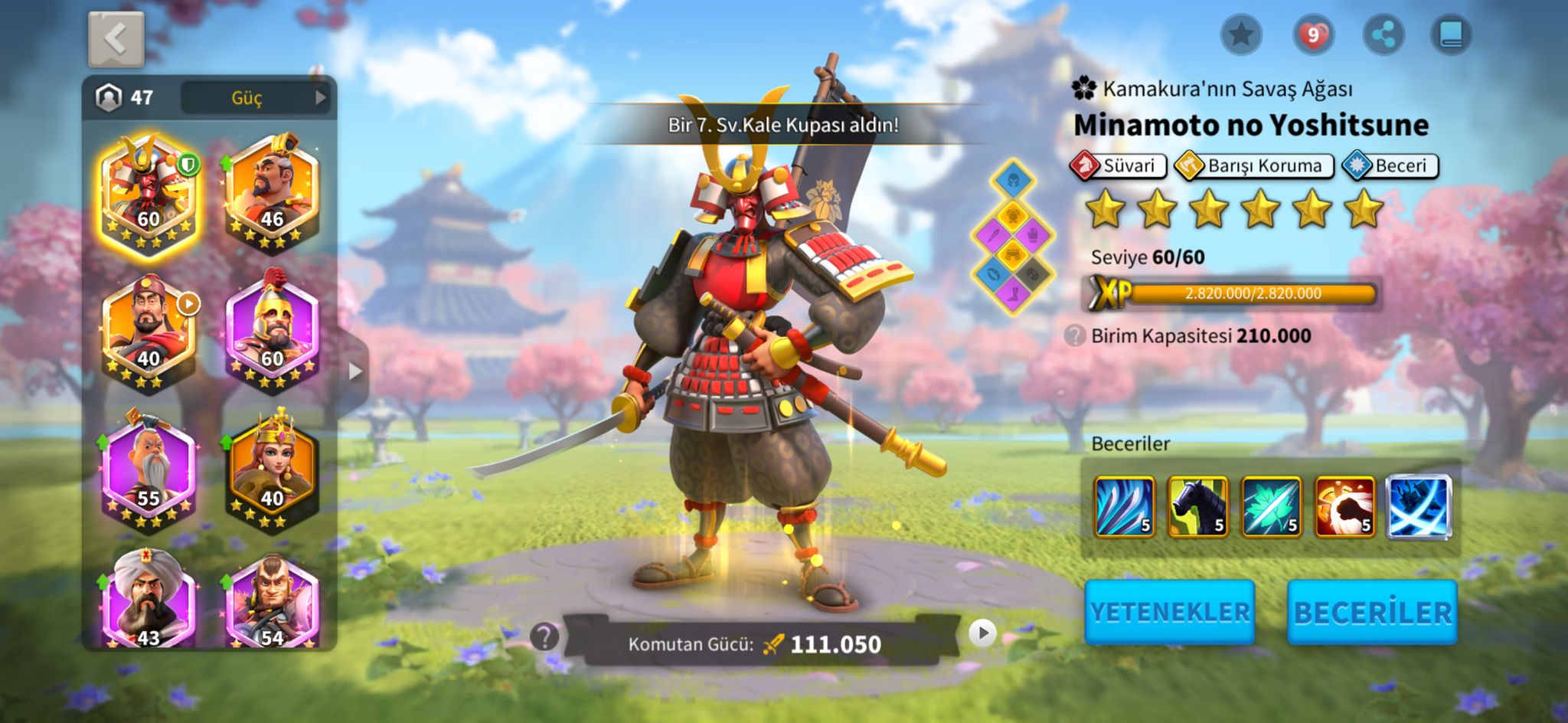View the fiery punch skill icon
The width and height of the screenshot is (1568, 723).
[1344, 506]
